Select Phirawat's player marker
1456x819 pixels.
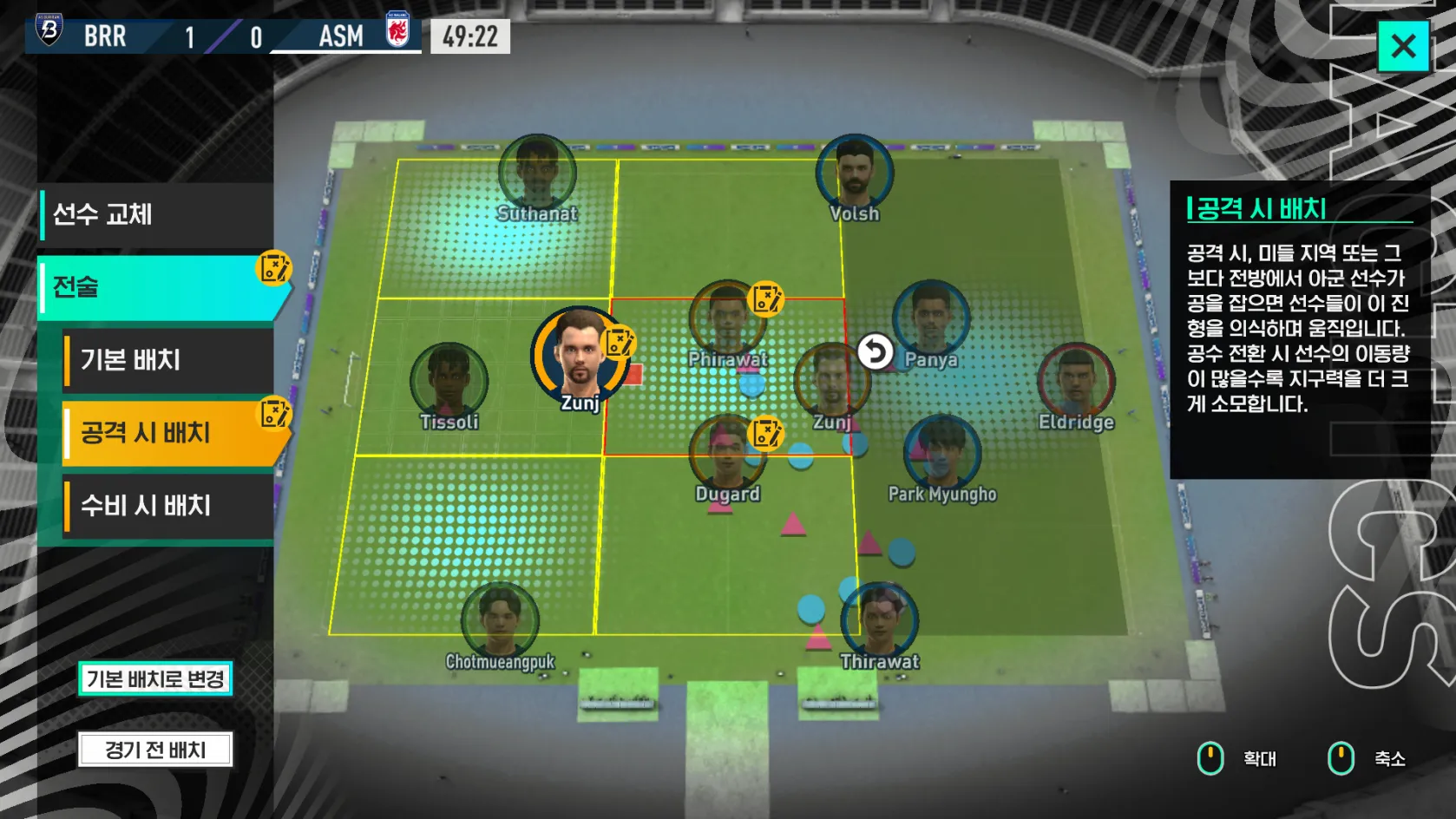(727, 318)
